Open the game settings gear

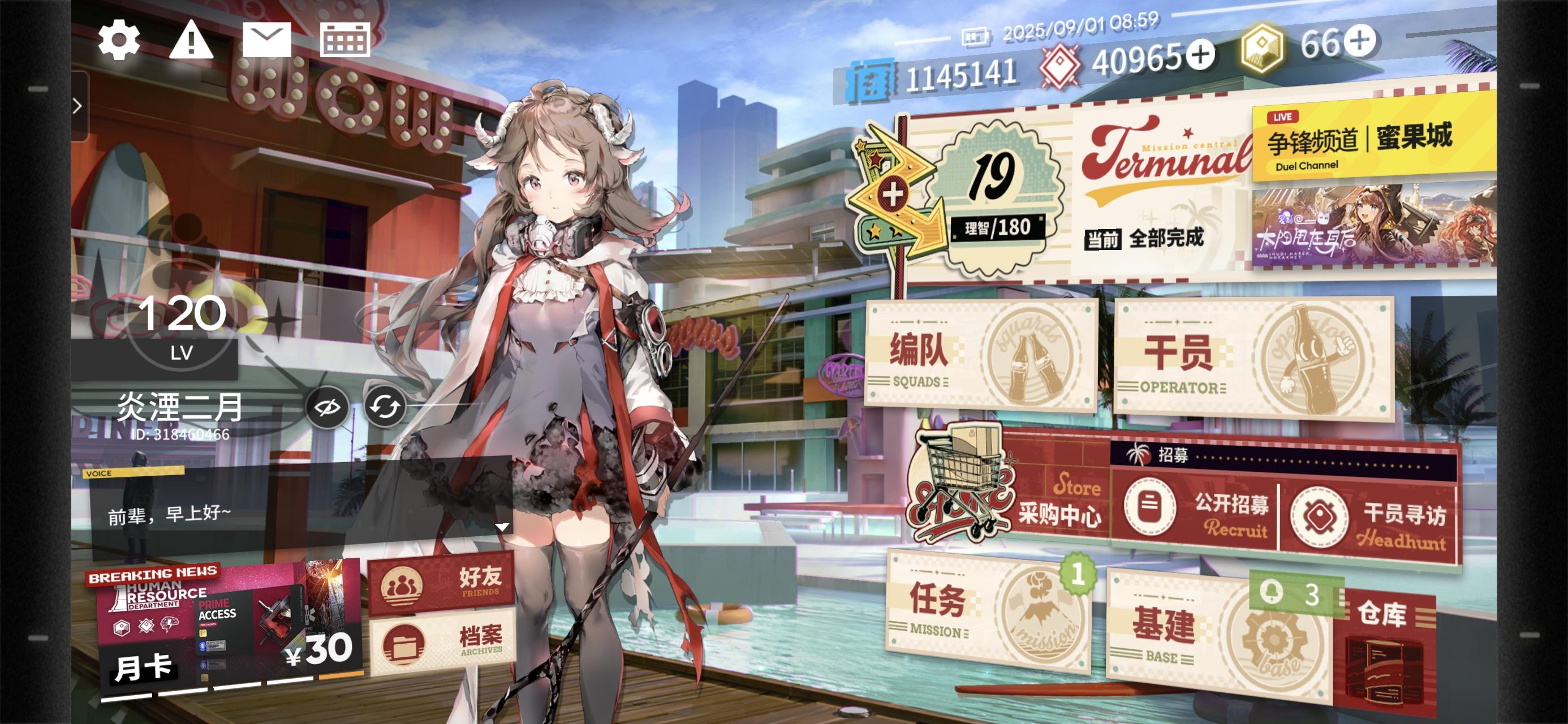pos(119,40)
